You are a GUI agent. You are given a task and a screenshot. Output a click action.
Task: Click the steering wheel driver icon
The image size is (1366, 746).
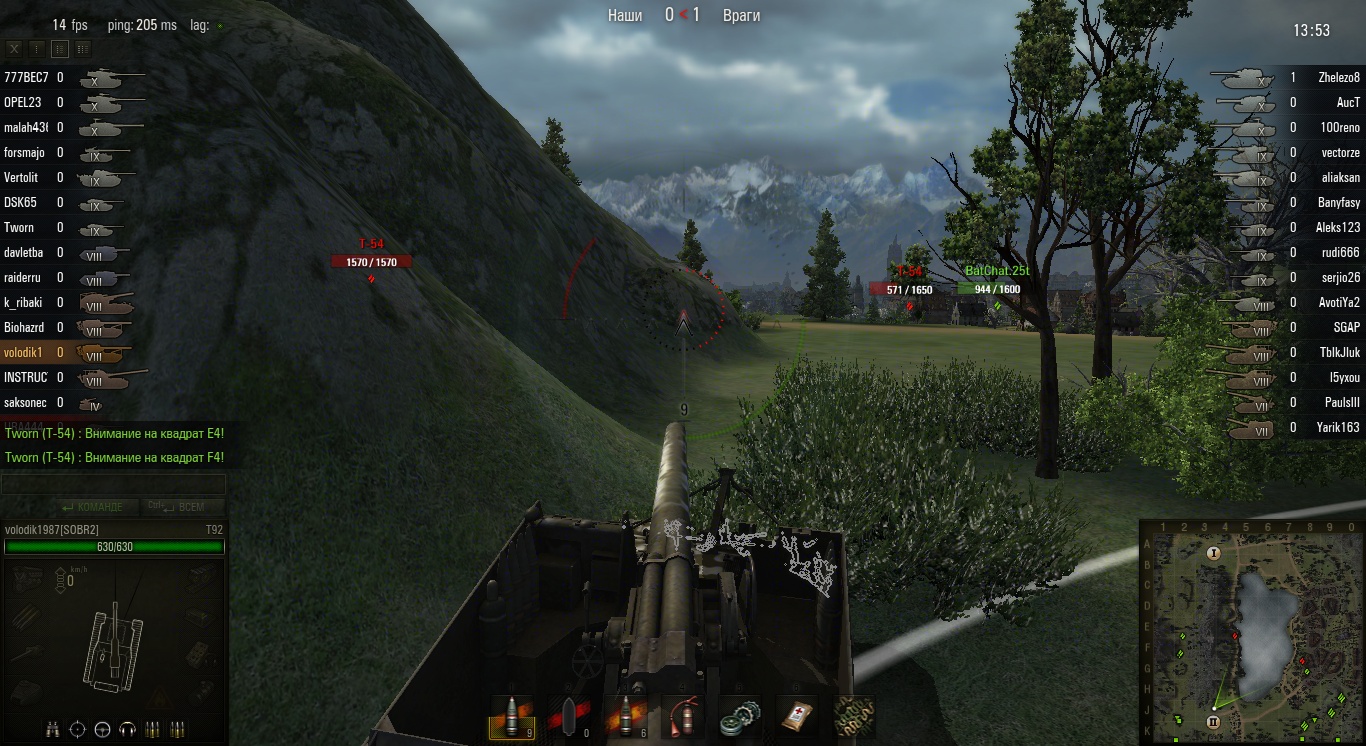pos(102,729)
